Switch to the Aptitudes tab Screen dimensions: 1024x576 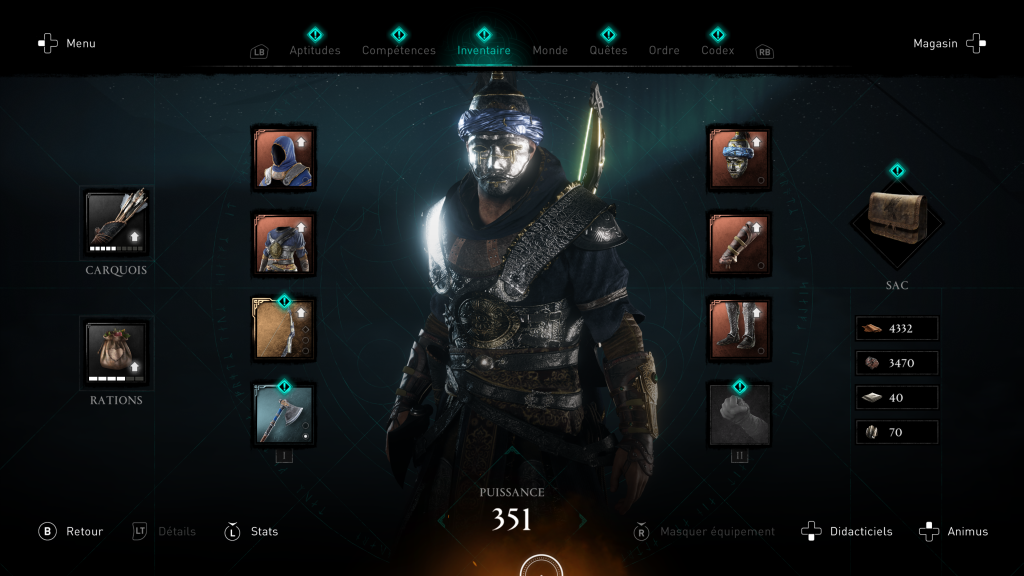pos(315,50)
